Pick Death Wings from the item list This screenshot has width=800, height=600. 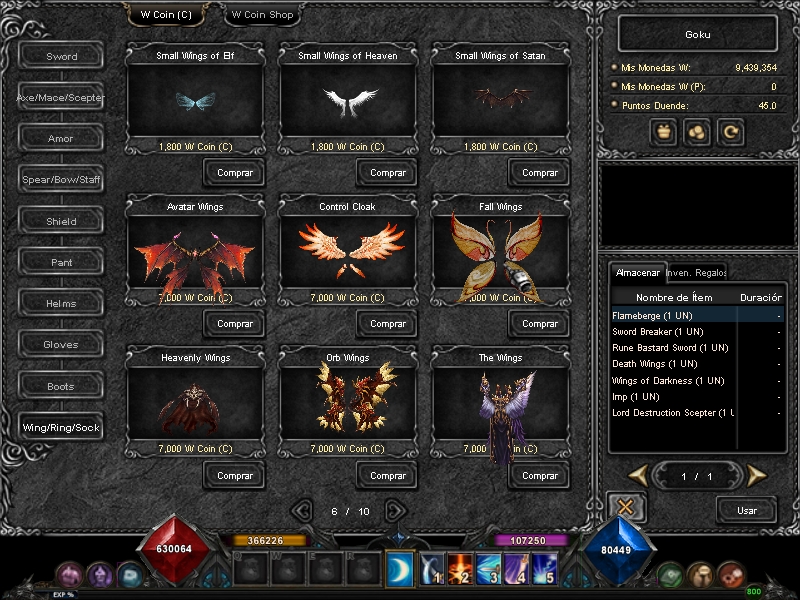[x=655, y=364]
